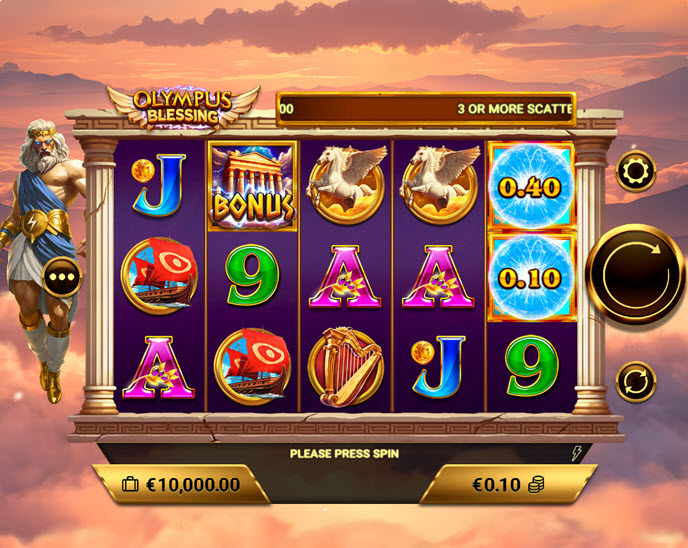The width and height of the screenshot is (688, 548).
Task: Change the €0.10 bet amount
Action: [x=506, y=485]
